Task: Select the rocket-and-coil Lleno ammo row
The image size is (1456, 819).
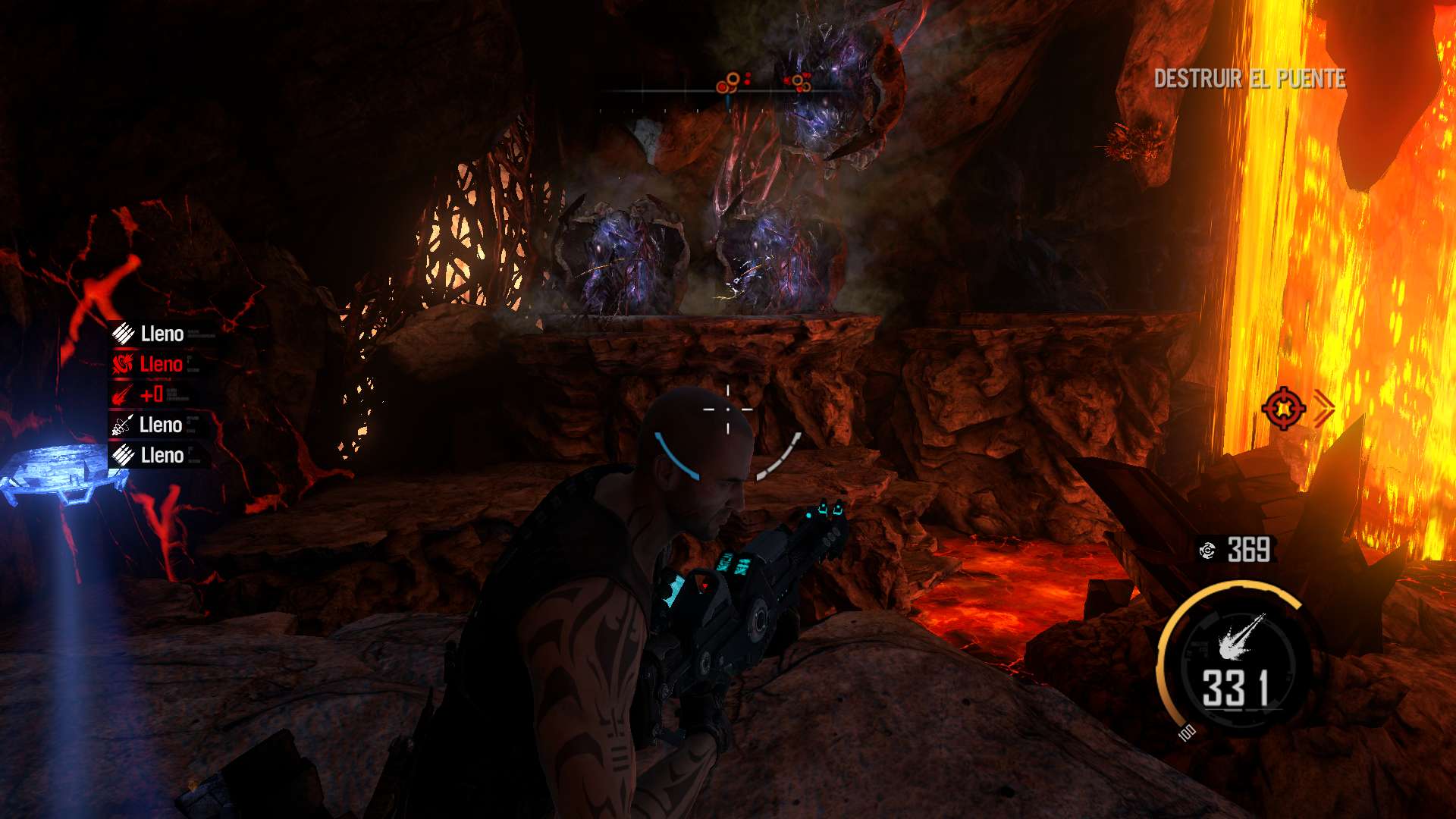Action: click(149, 425)
